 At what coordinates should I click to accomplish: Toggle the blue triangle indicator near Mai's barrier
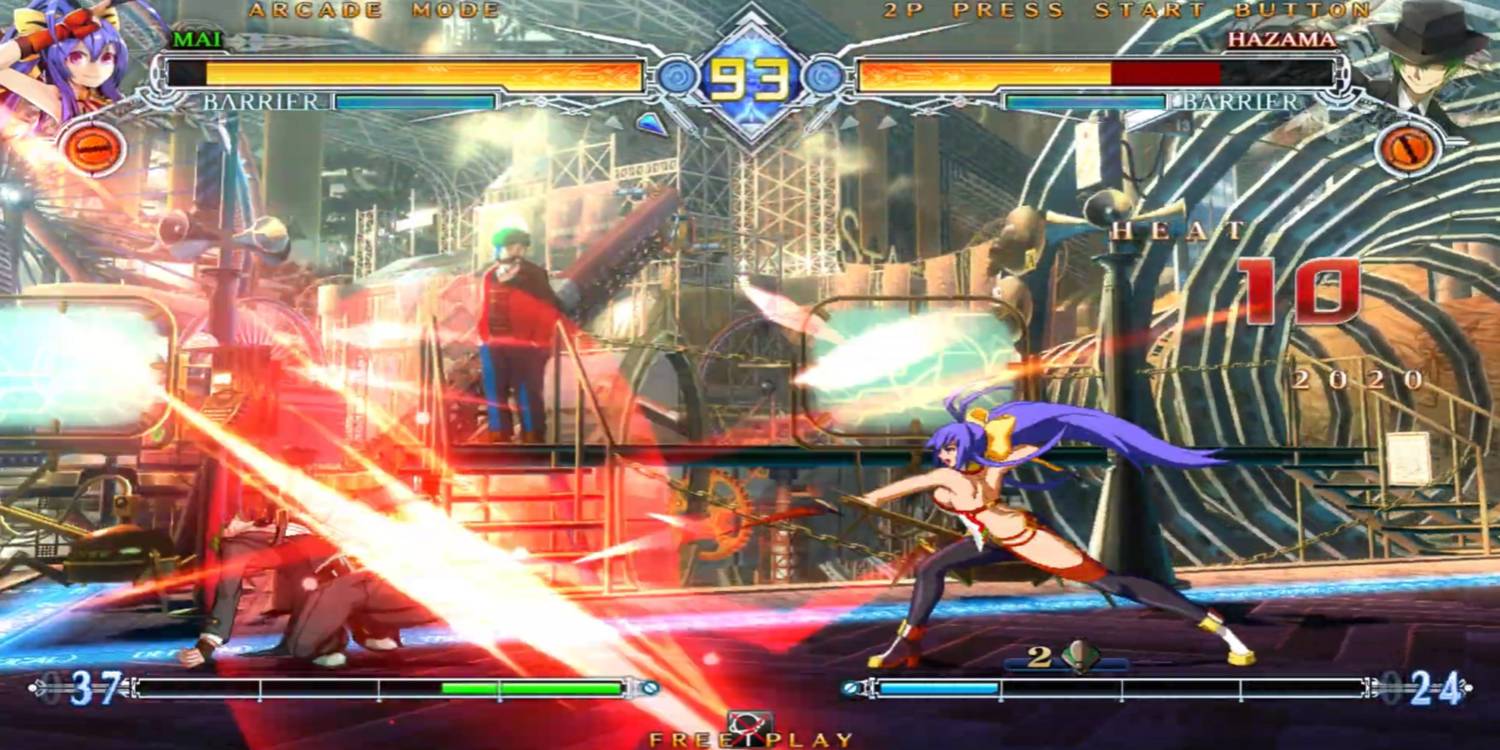651,122
